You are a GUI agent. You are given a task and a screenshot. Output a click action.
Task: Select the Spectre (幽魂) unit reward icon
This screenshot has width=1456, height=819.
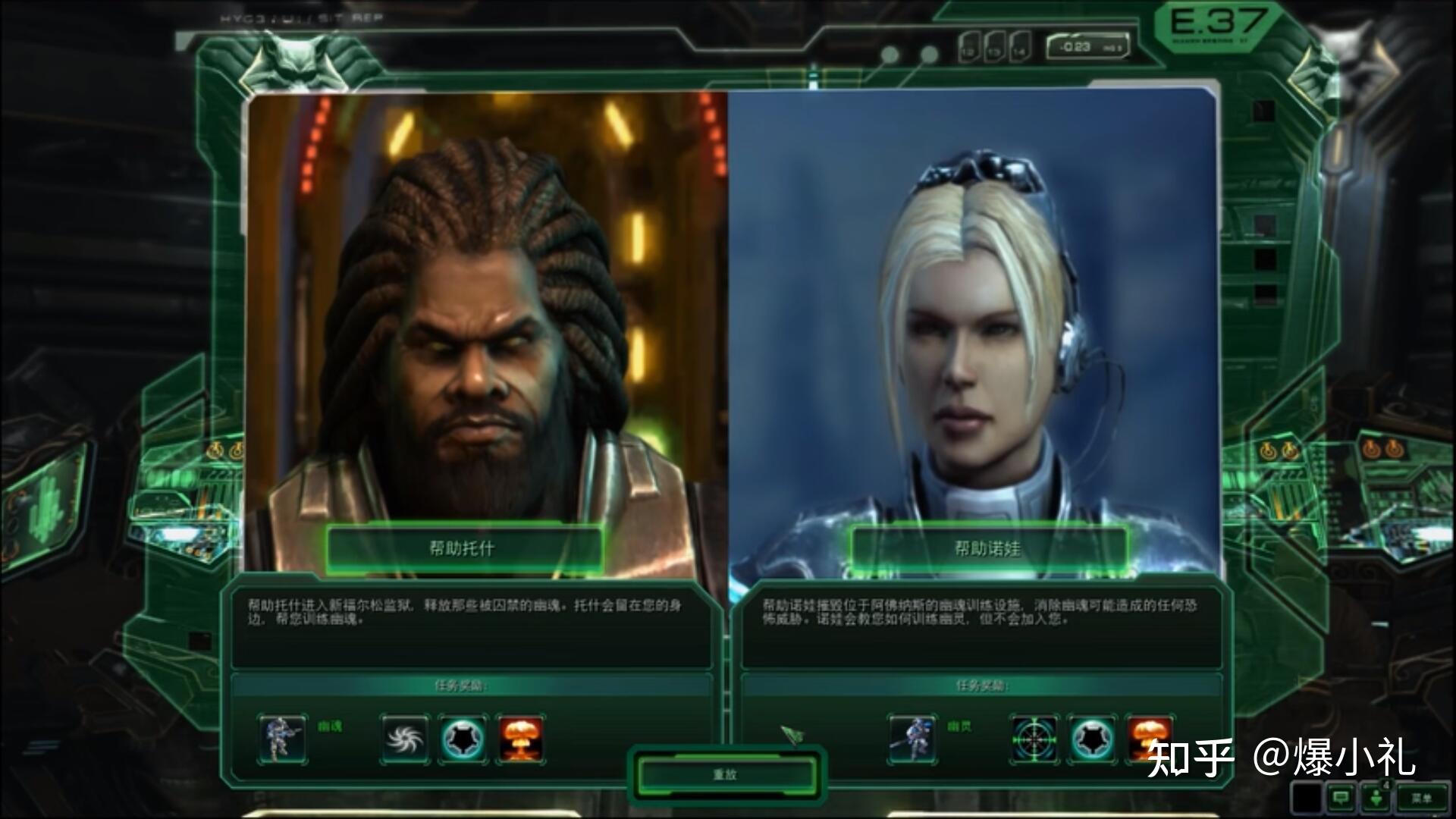[282, 738]
